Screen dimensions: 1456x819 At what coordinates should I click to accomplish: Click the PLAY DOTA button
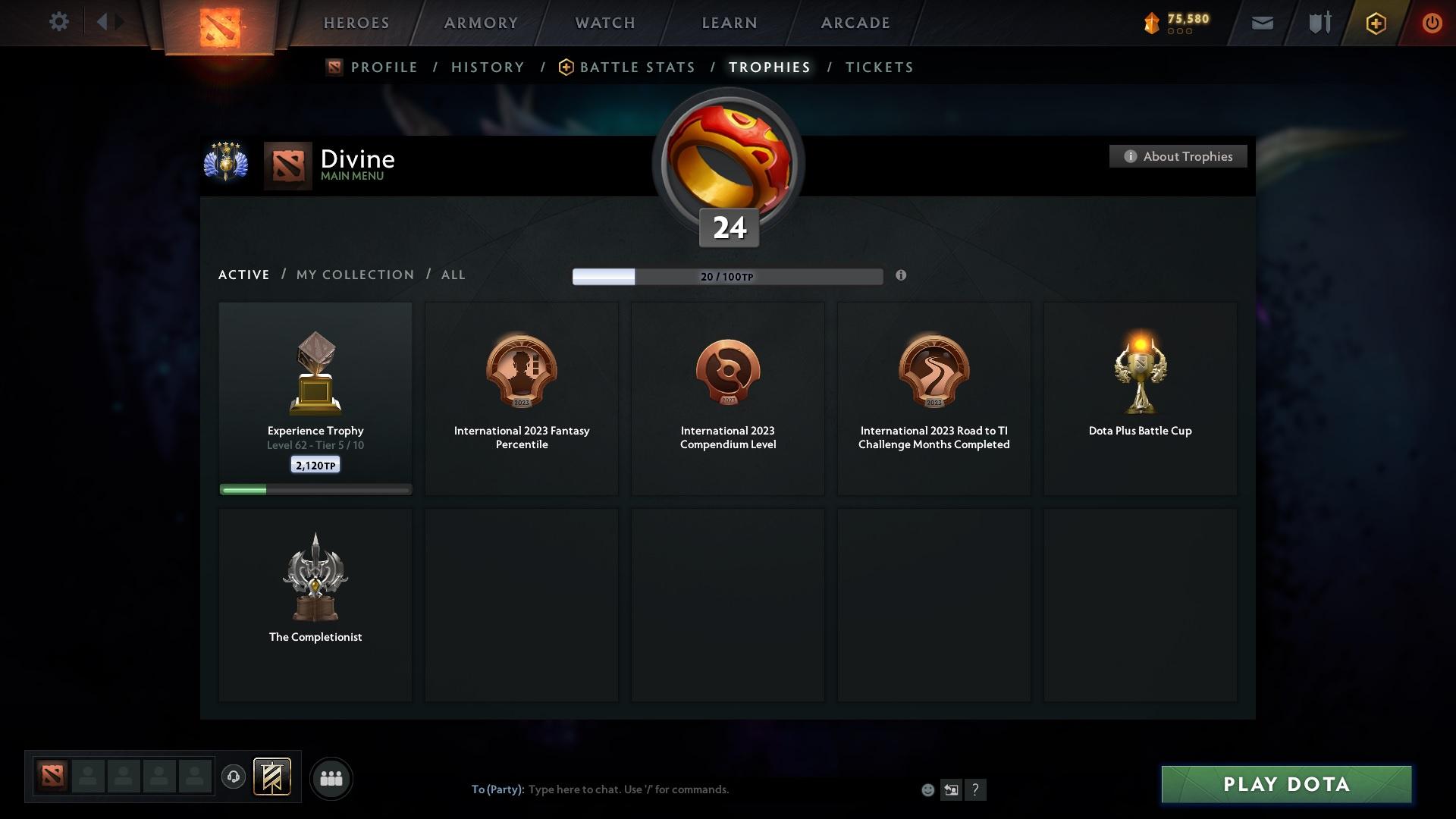tap(1285, 784)
